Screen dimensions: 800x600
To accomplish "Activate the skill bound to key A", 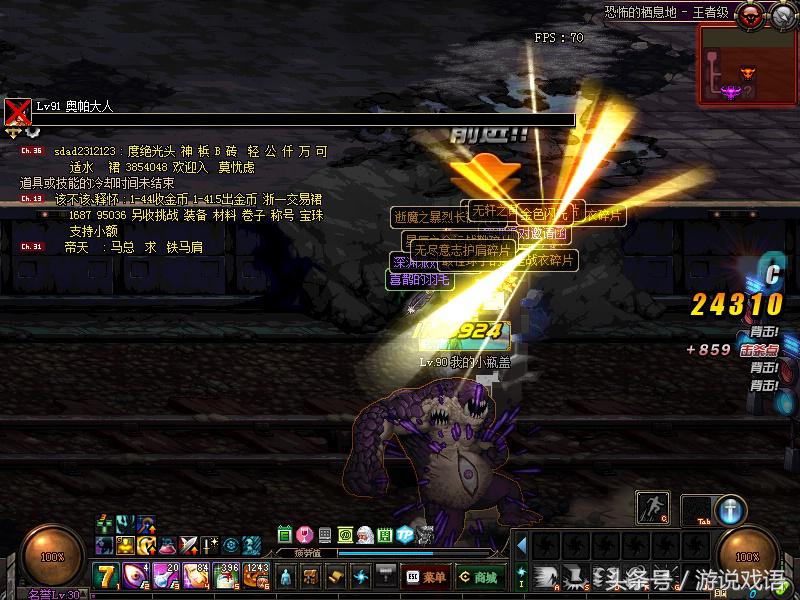I will [x=545, y=575].
